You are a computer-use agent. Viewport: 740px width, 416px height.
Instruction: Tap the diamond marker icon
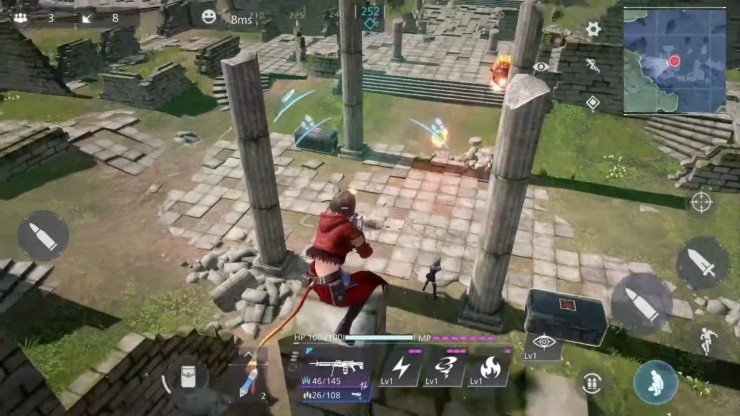click(x=592, y=102)
